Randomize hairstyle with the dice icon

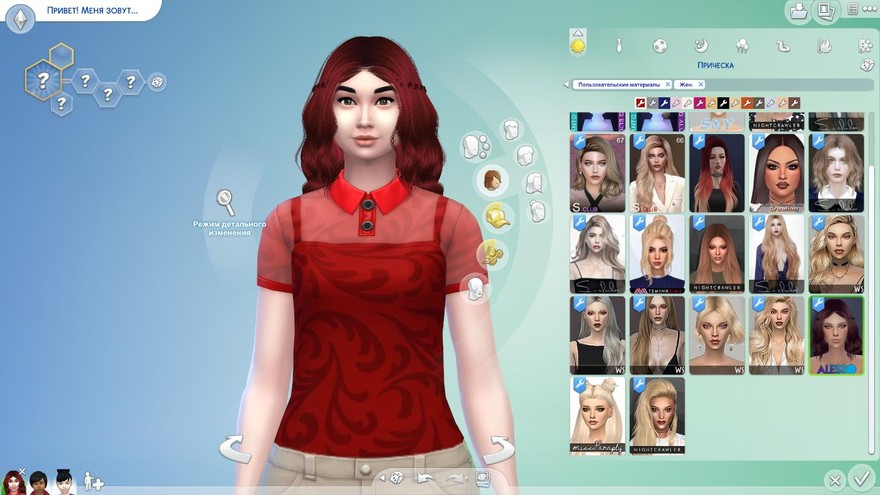(867, 65)
